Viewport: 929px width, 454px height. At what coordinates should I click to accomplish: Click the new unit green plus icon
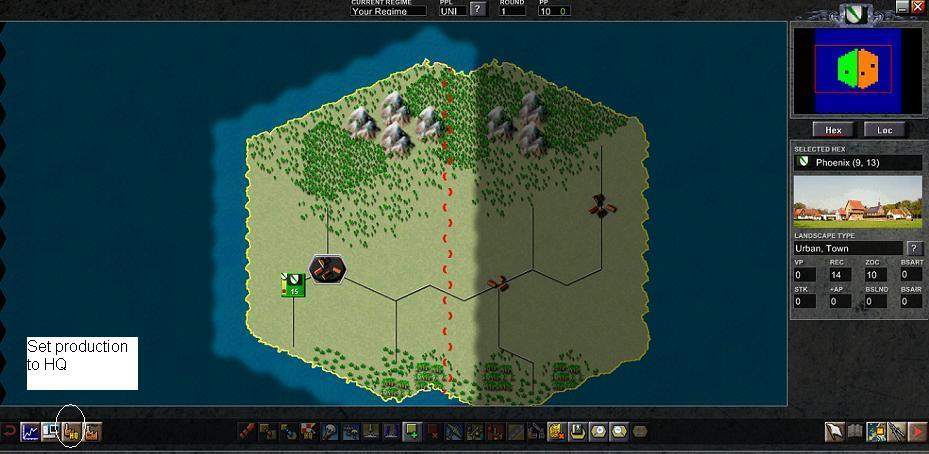point(411,432)
